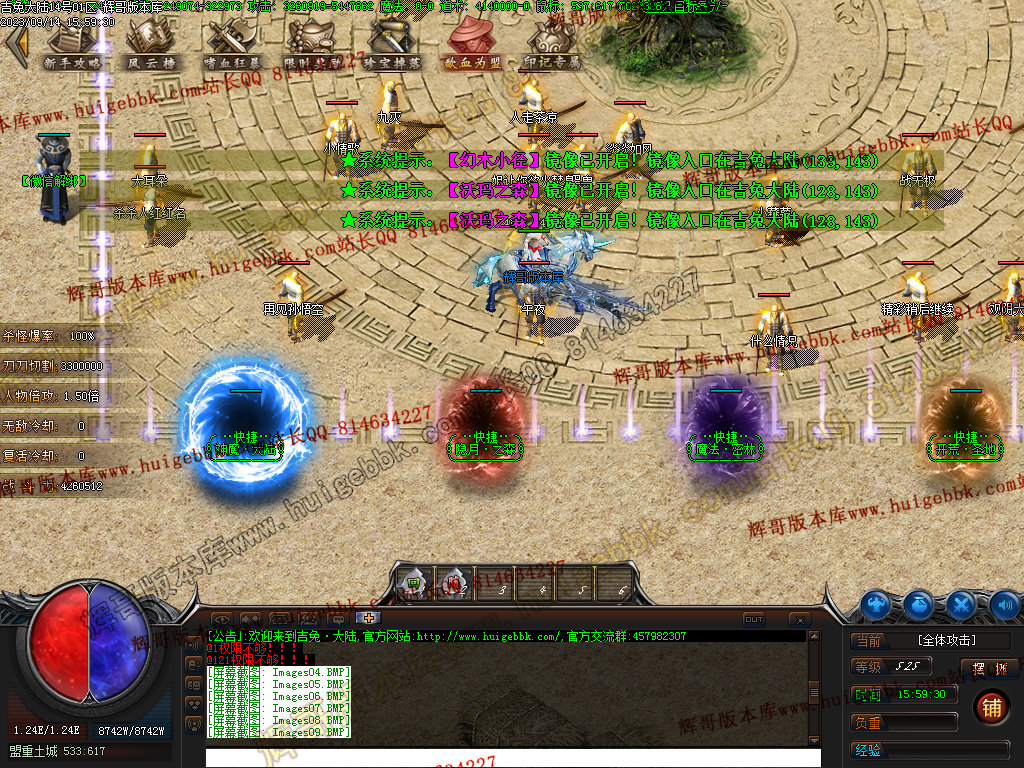Open the 印记专属 mark menu
1024x768 pixels.
[x=552, y=46]
